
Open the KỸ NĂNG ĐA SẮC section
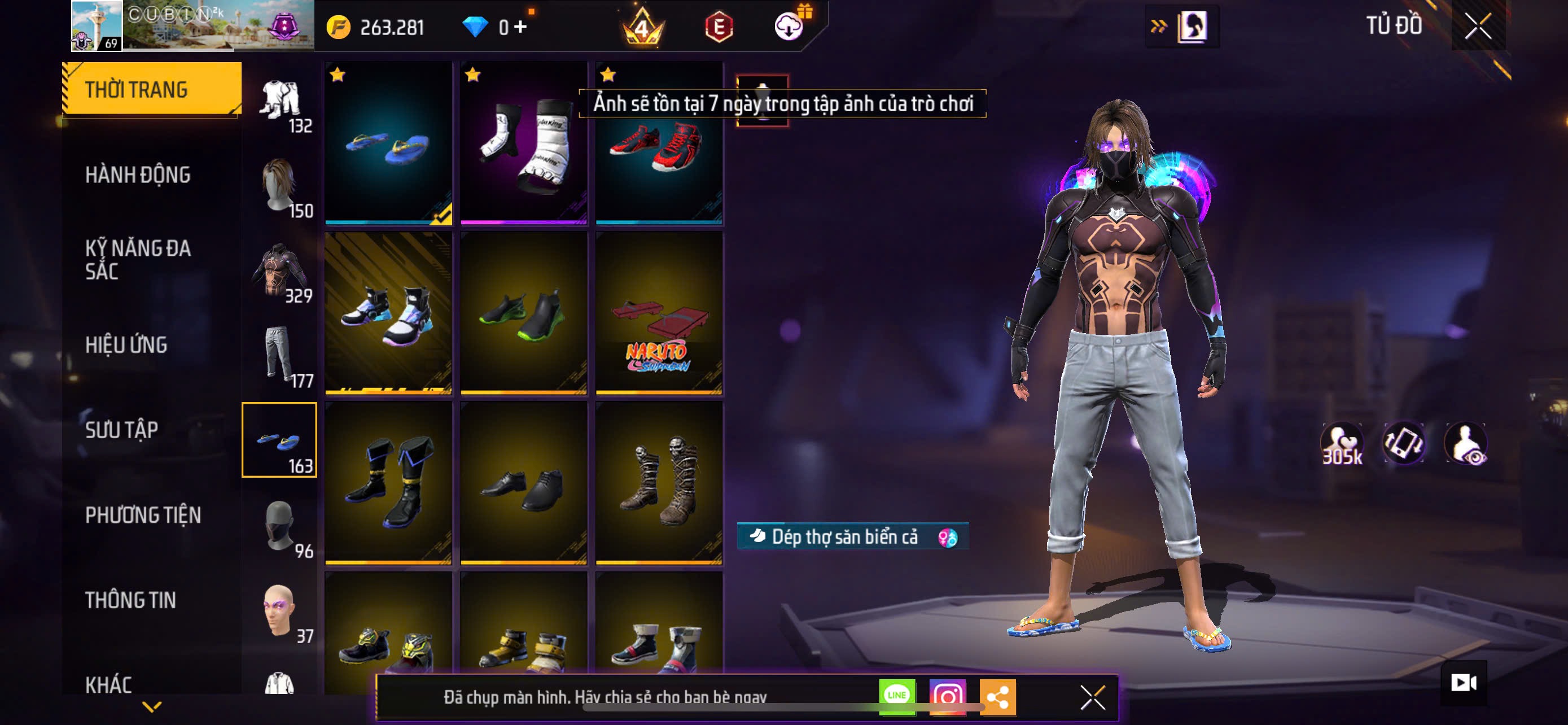click(138, 259)
